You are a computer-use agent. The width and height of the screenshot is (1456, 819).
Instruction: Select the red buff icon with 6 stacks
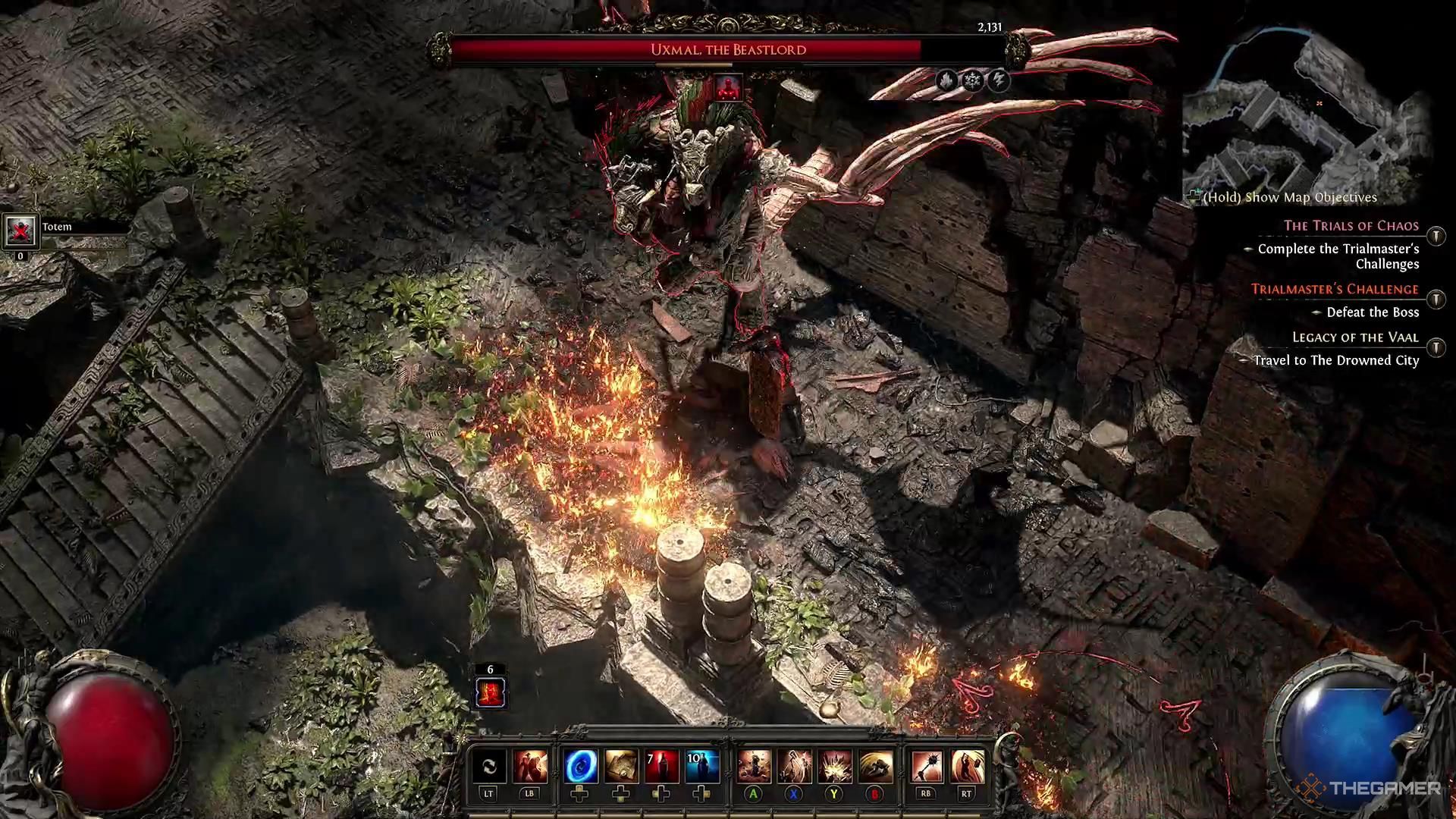[490, 692]
